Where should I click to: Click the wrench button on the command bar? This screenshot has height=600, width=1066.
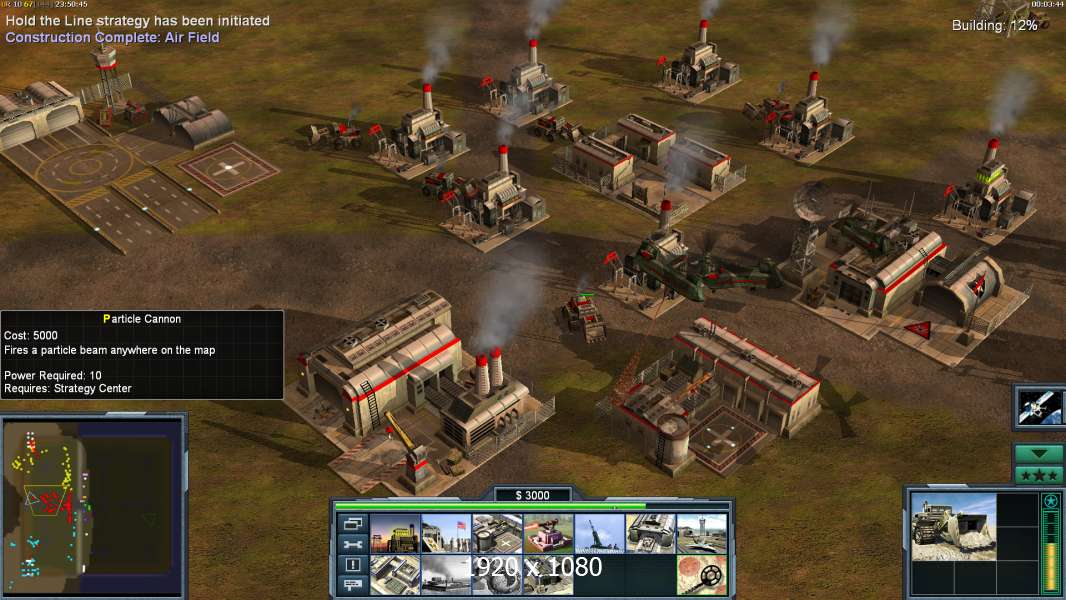click(352, 544)
